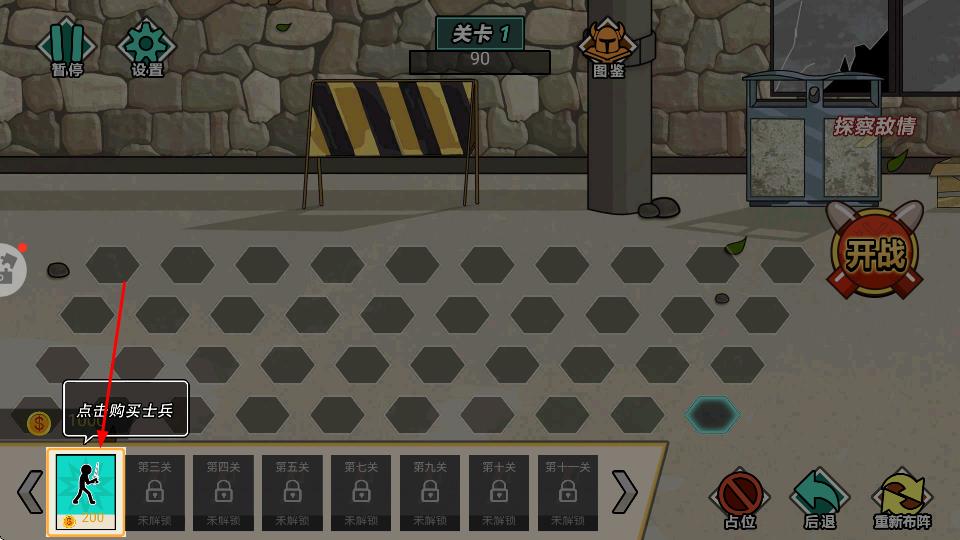This screenshot has width=960, height=540.
Task: Show previous soldier cards with left arrow
Action: coord(31,491)
